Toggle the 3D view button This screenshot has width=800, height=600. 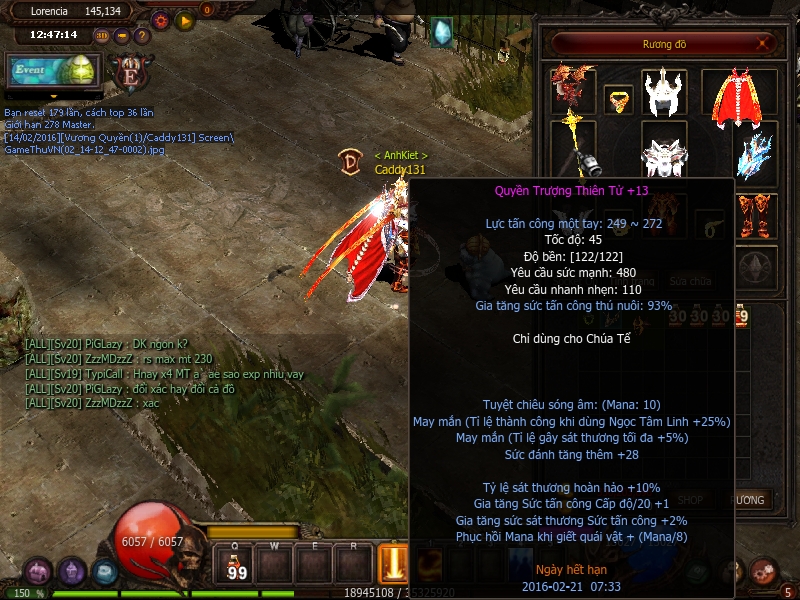102,36
